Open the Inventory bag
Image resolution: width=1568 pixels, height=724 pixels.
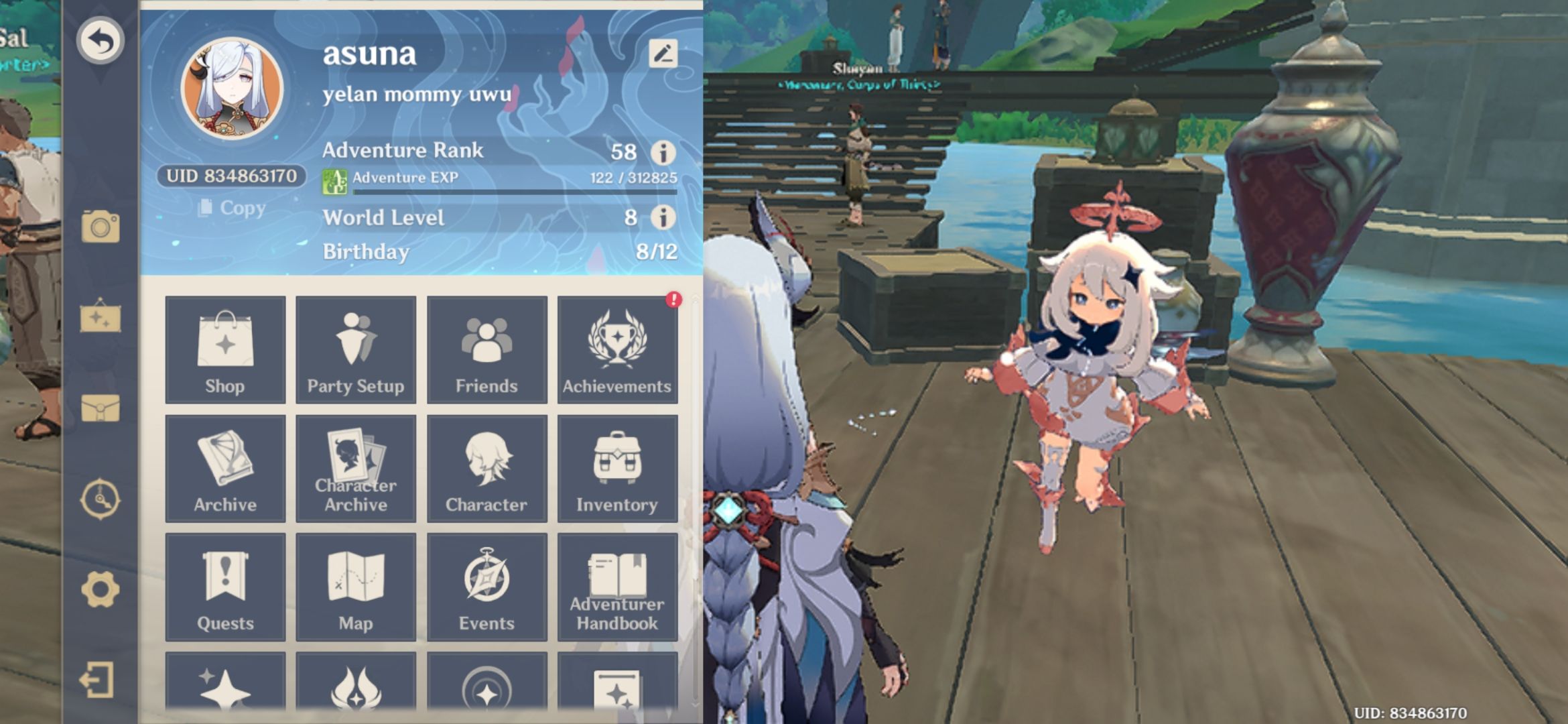pyautogui.click(x=617, y=469)
